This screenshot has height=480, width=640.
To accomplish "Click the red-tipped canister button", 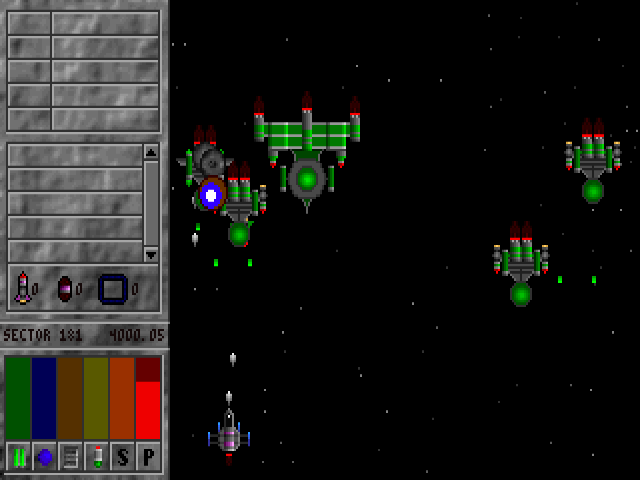I will tap(96, 456).
